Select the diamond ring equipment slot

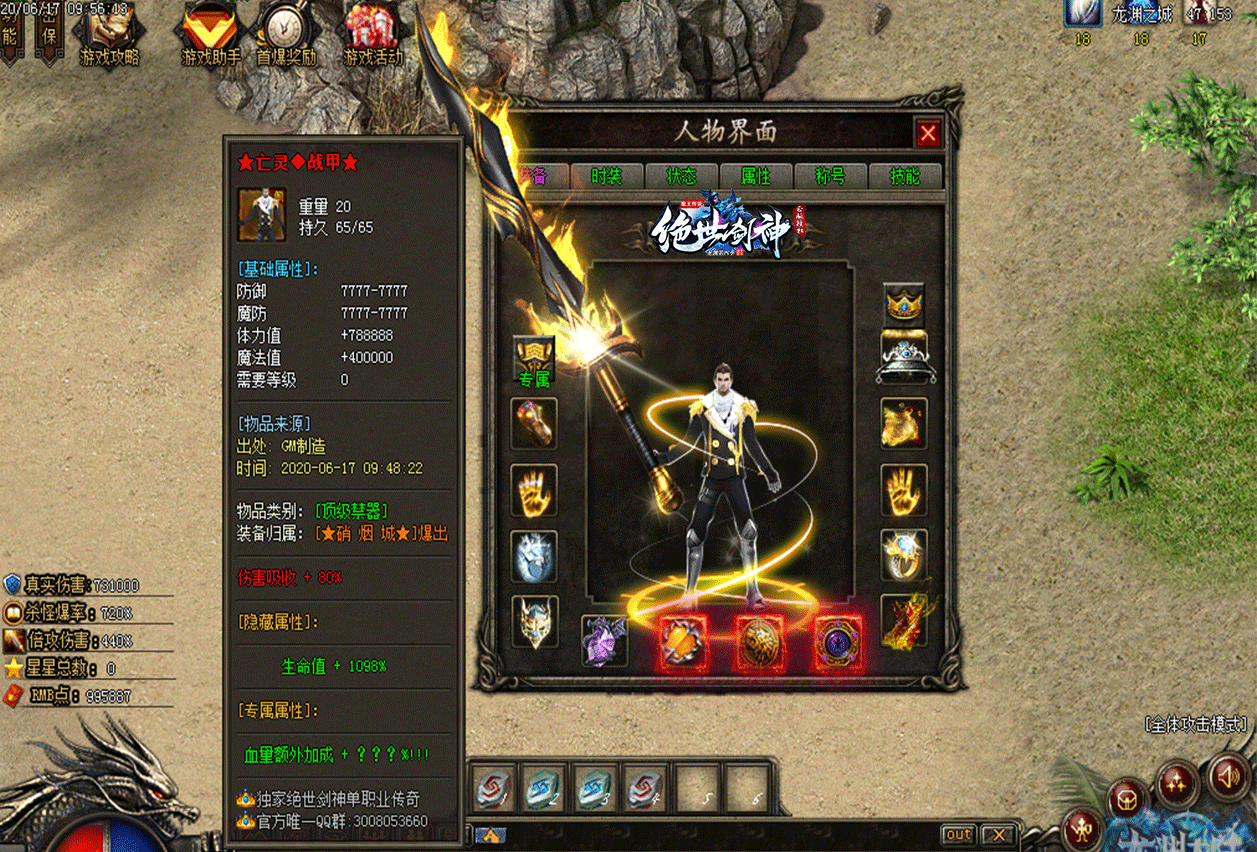point(904,554)
